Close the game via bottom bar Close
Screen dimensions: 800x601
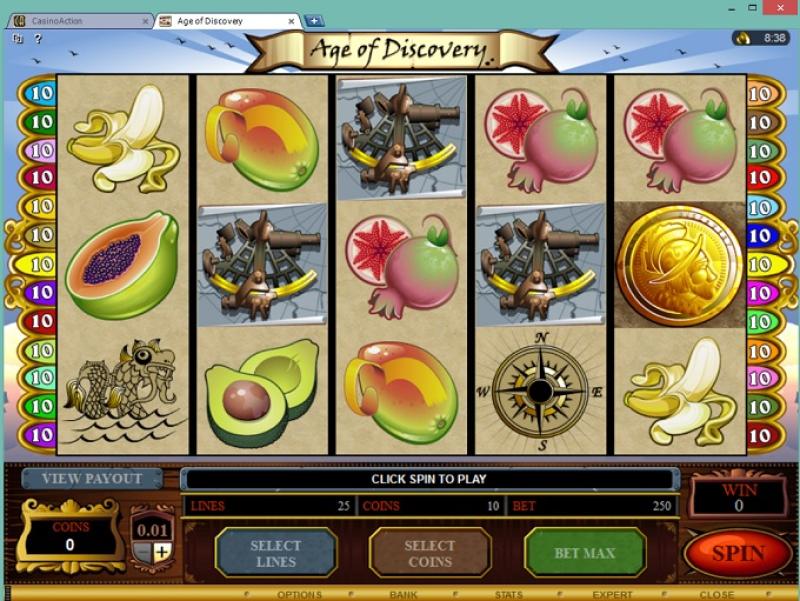[x=716, y=595]
